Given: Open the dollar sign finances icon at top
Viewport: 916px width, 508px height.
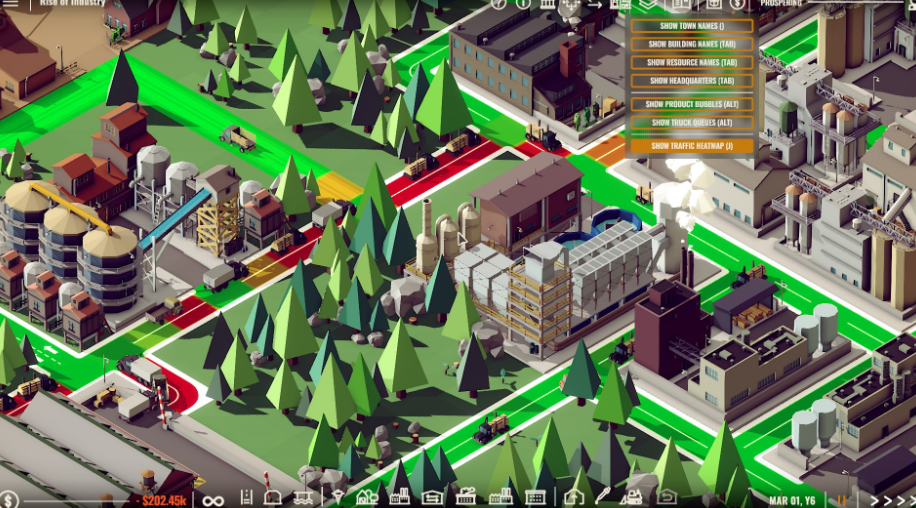Looking at the screenshot, I should coord(737,4).
